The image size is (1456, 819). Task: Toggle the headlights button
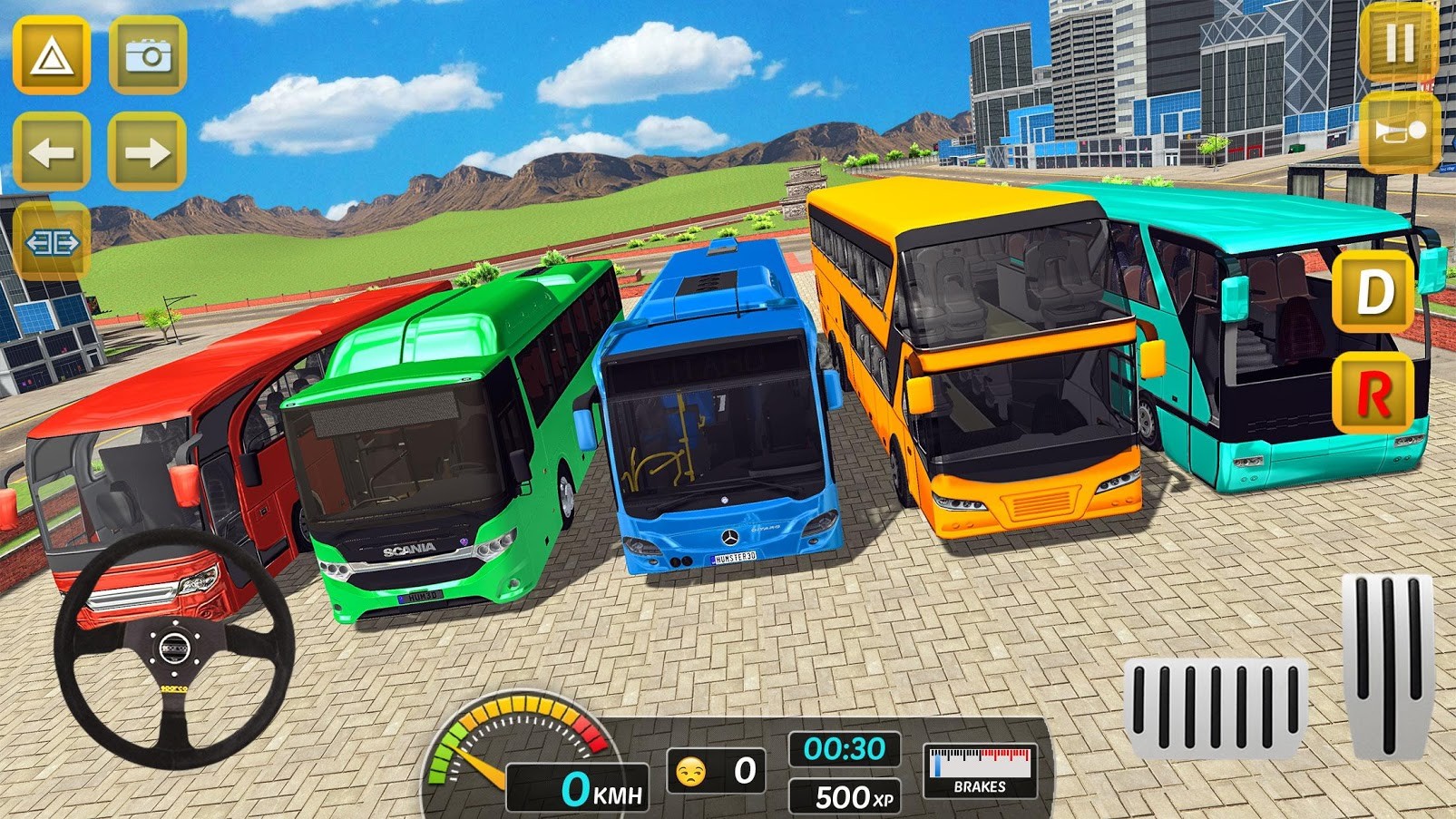coord(52,242)
